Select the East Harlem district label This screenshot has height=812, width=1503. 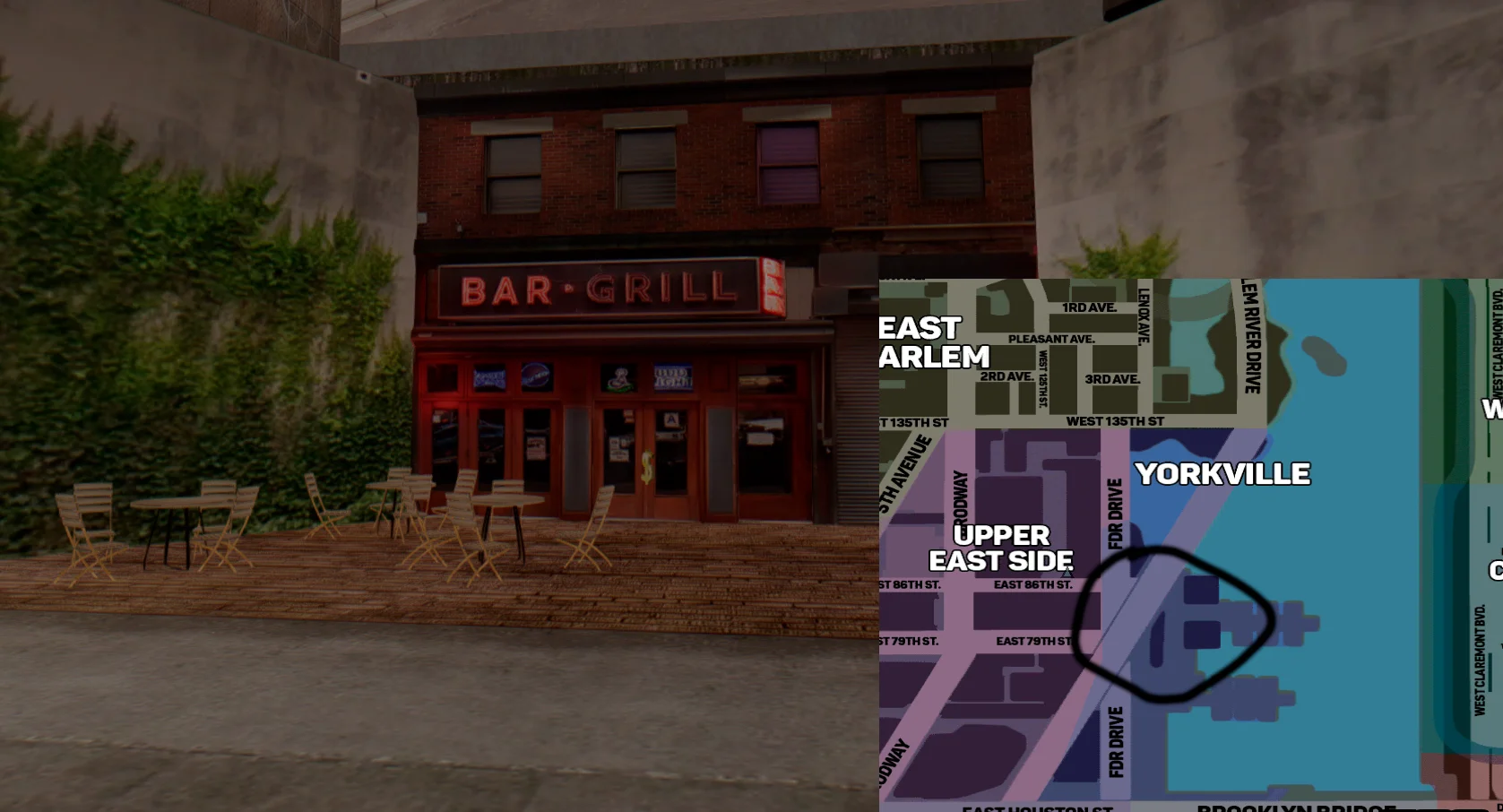932,342
